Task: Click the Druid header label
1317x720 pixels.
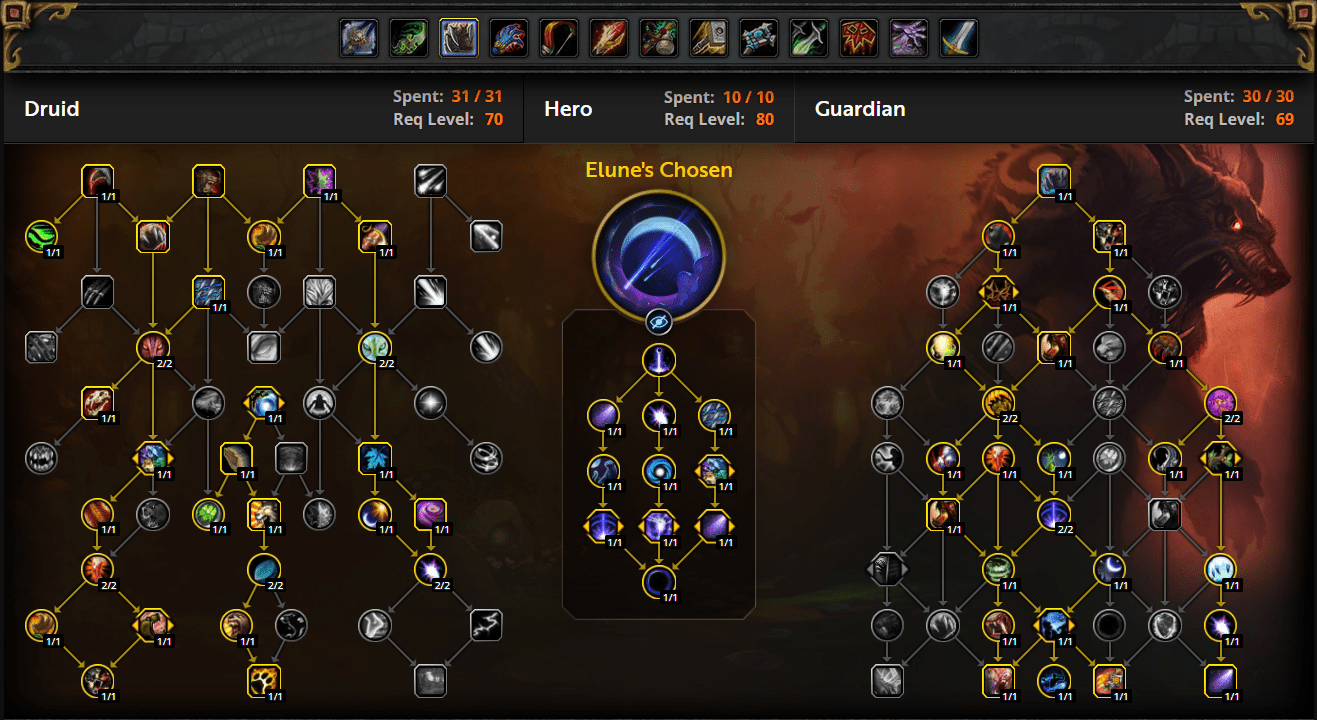Action: point(52,108)
